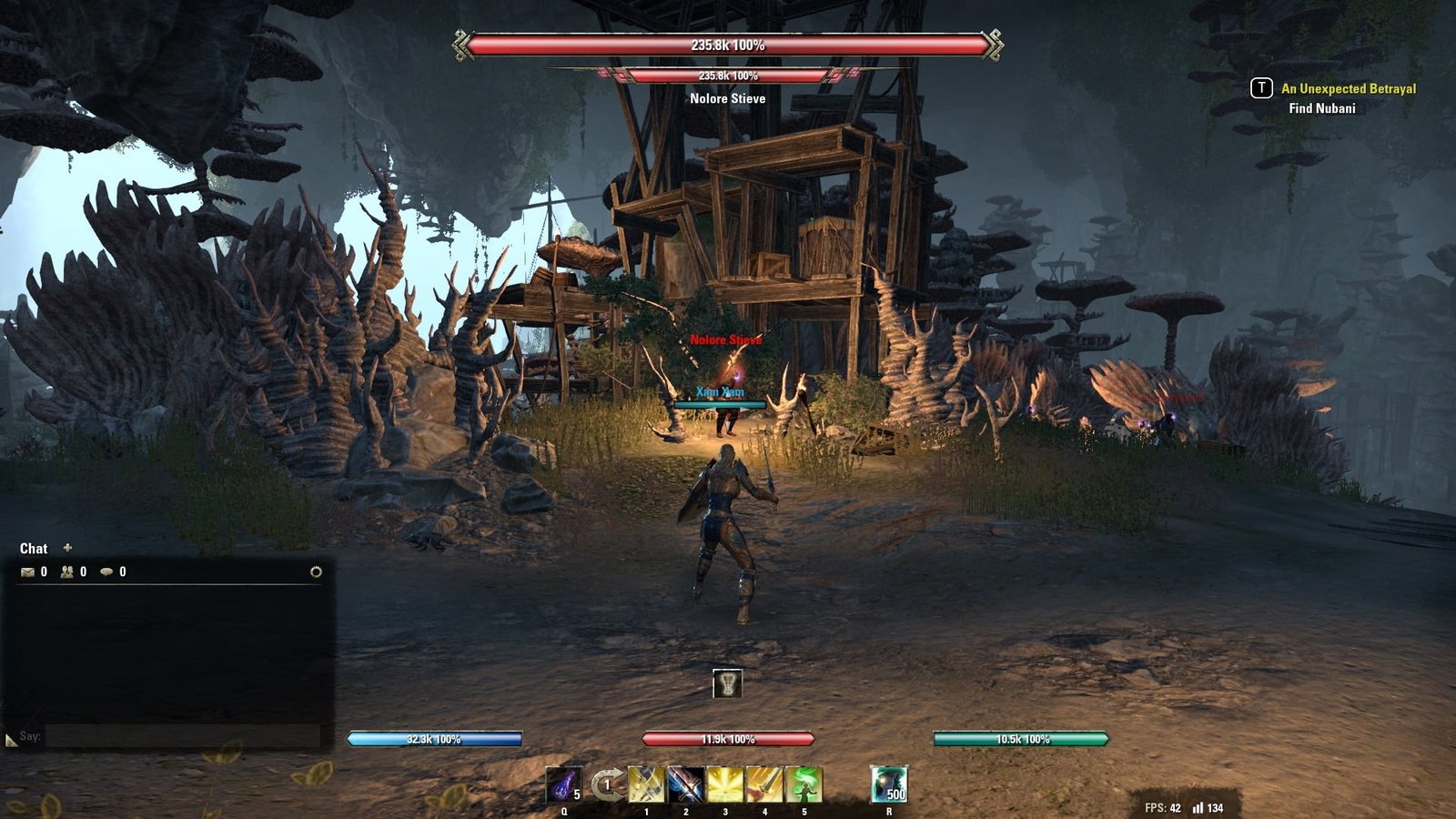
Task: Open chat options via the gear icon
Action: [316, 572]
